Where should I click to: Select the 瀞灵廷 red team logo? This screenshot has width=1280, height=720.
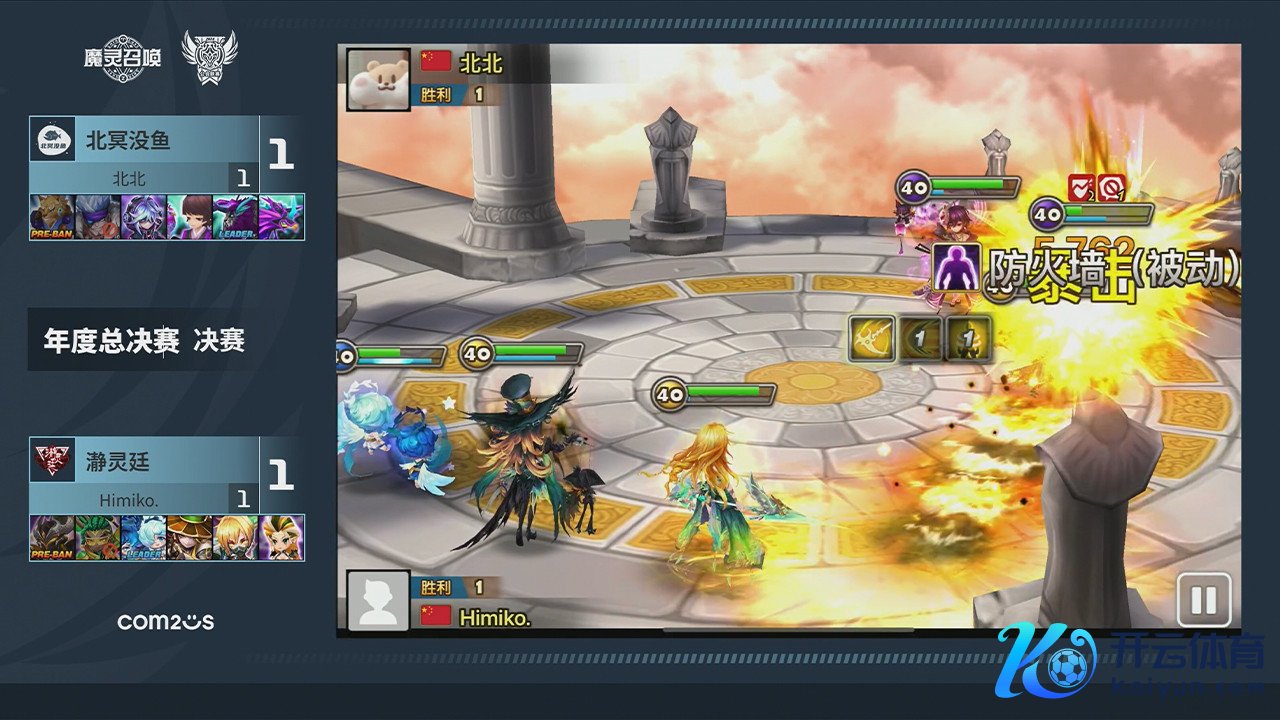pyautogui.click(x=52, y=462)
